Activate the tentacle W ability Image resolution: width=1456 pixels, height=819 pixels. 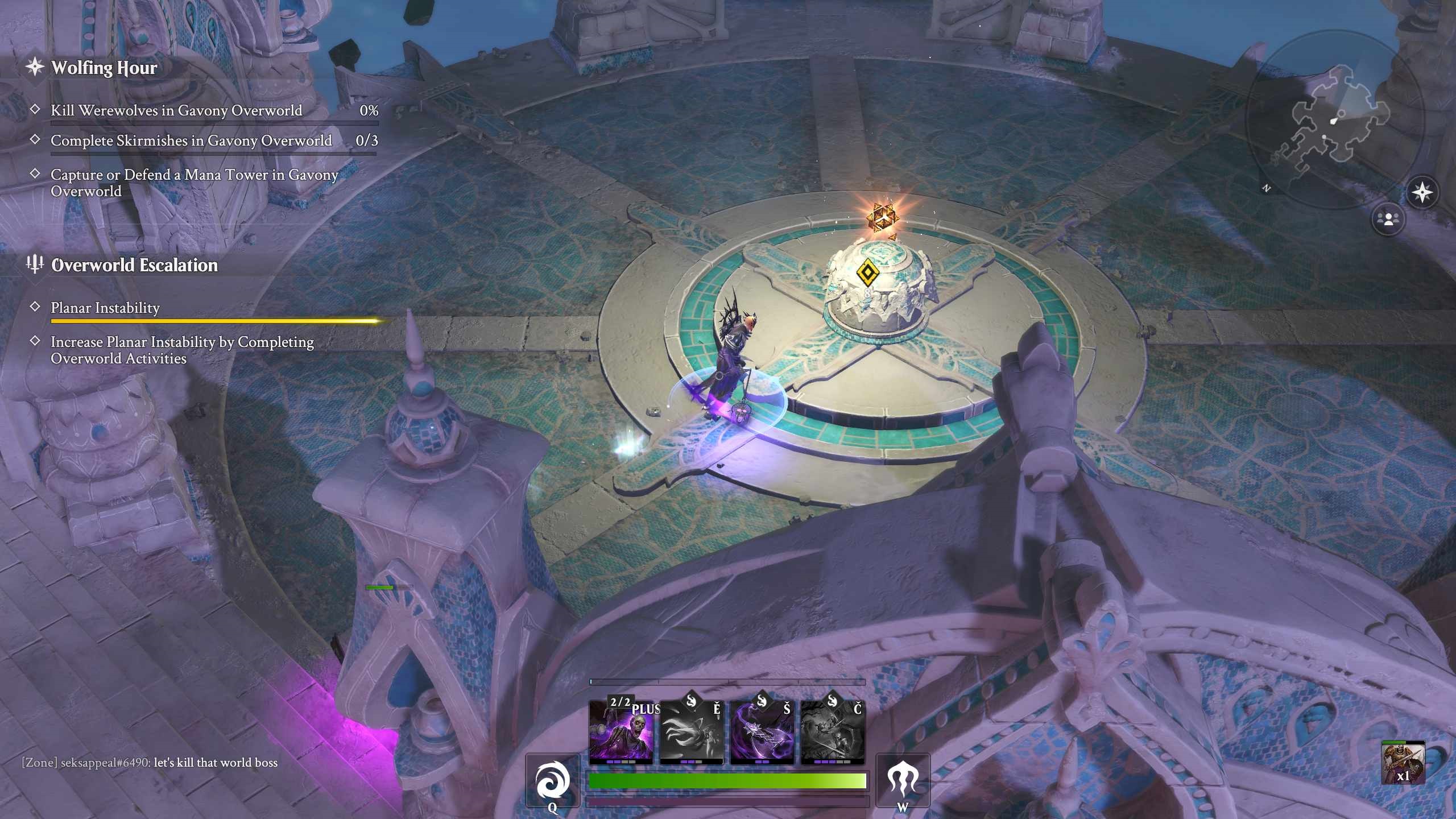[x=903, y=781]
